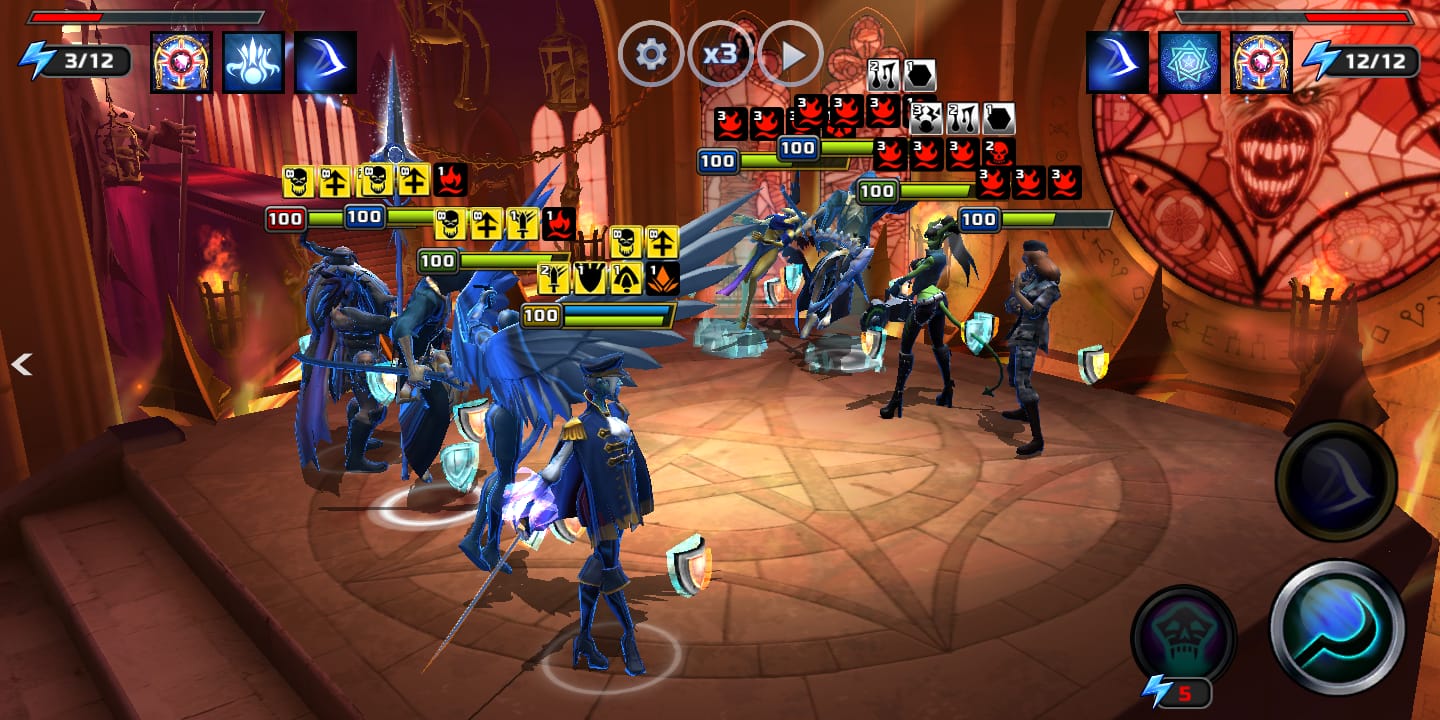Inspect the player's red gem talisman icon
This screenshot has height=720, width=1440.
(x=181, y=62)
